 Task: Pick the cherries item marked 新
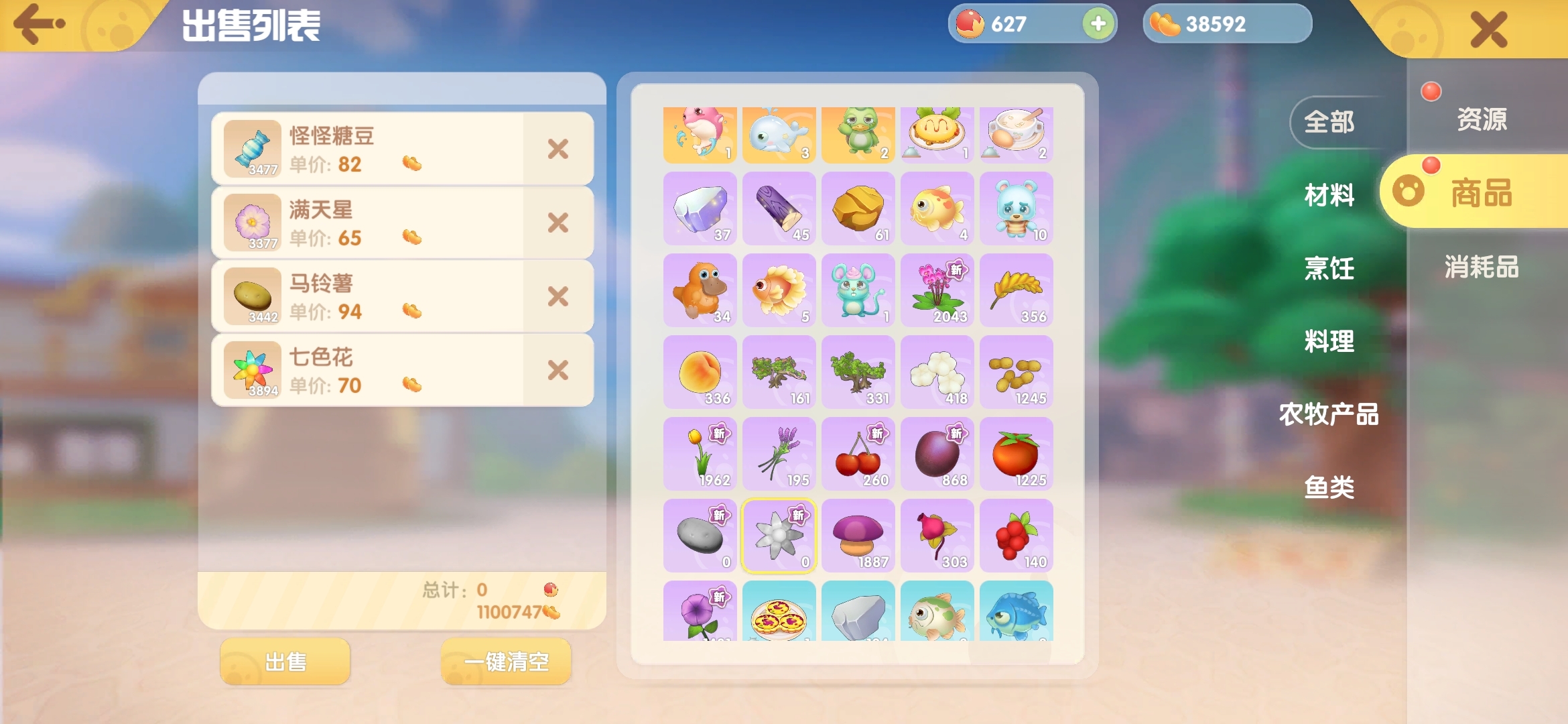pos(858,454)
